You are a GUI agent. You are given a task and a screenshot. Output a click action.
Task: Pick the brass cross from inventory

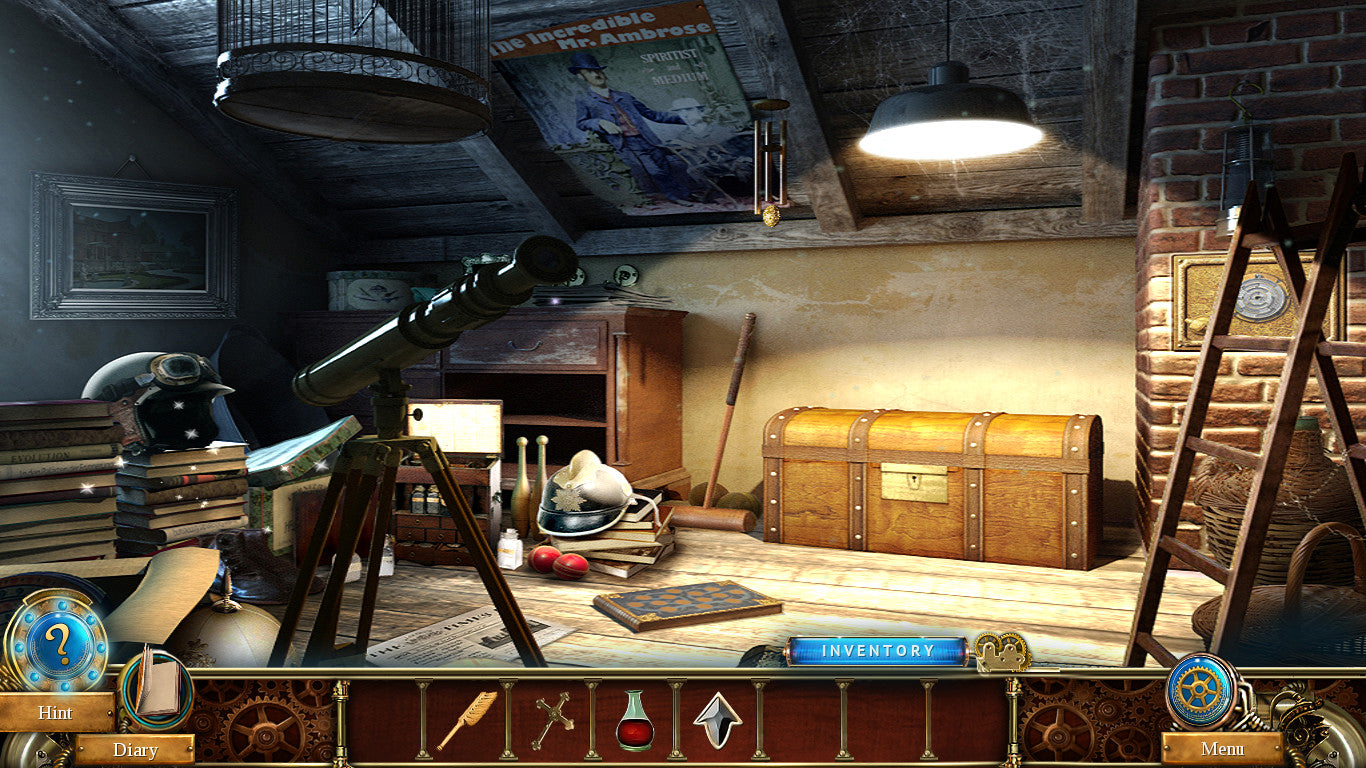tap(551, 720)
